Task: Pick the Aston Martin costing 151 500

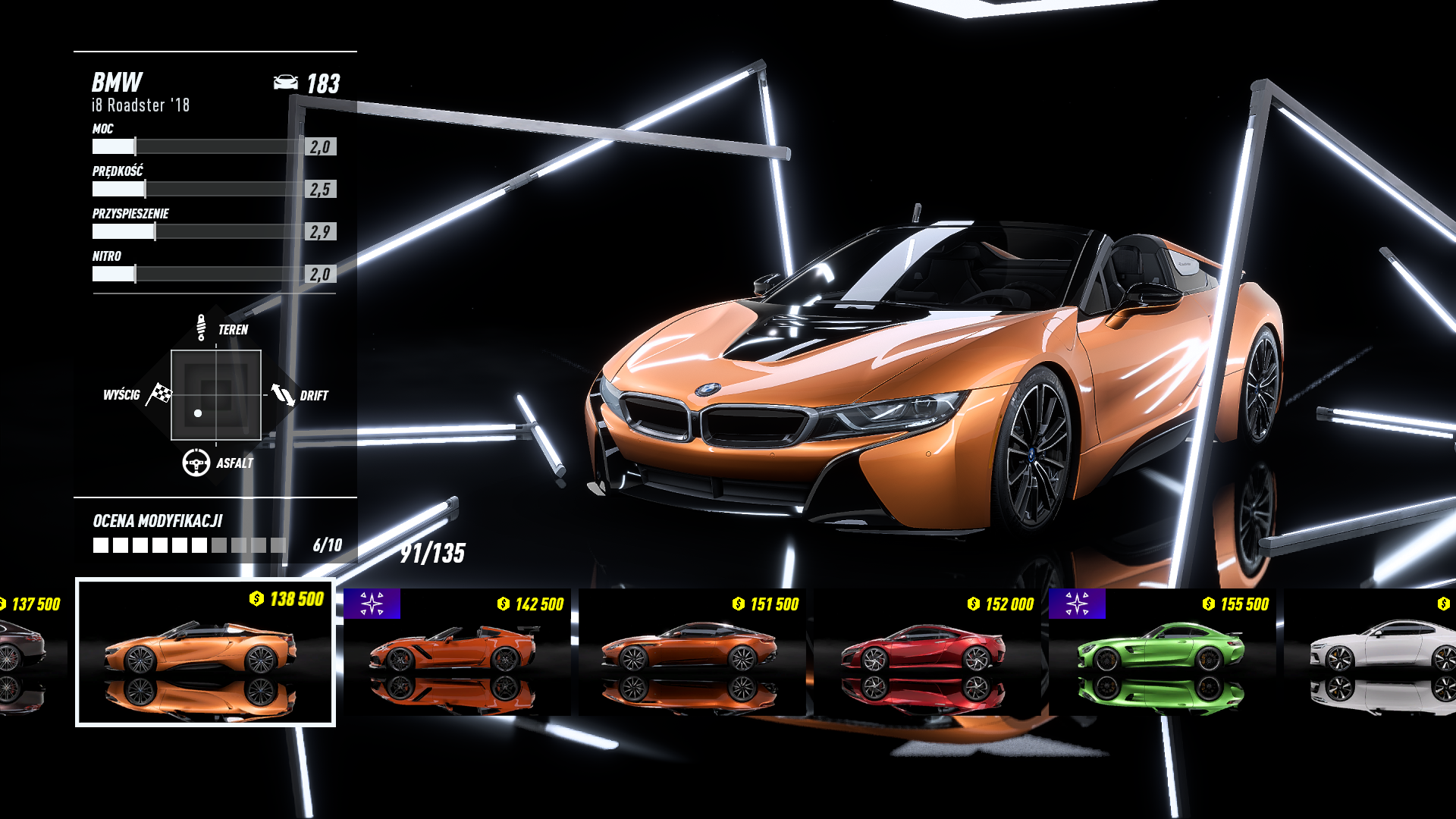Action: pos(692,652)
